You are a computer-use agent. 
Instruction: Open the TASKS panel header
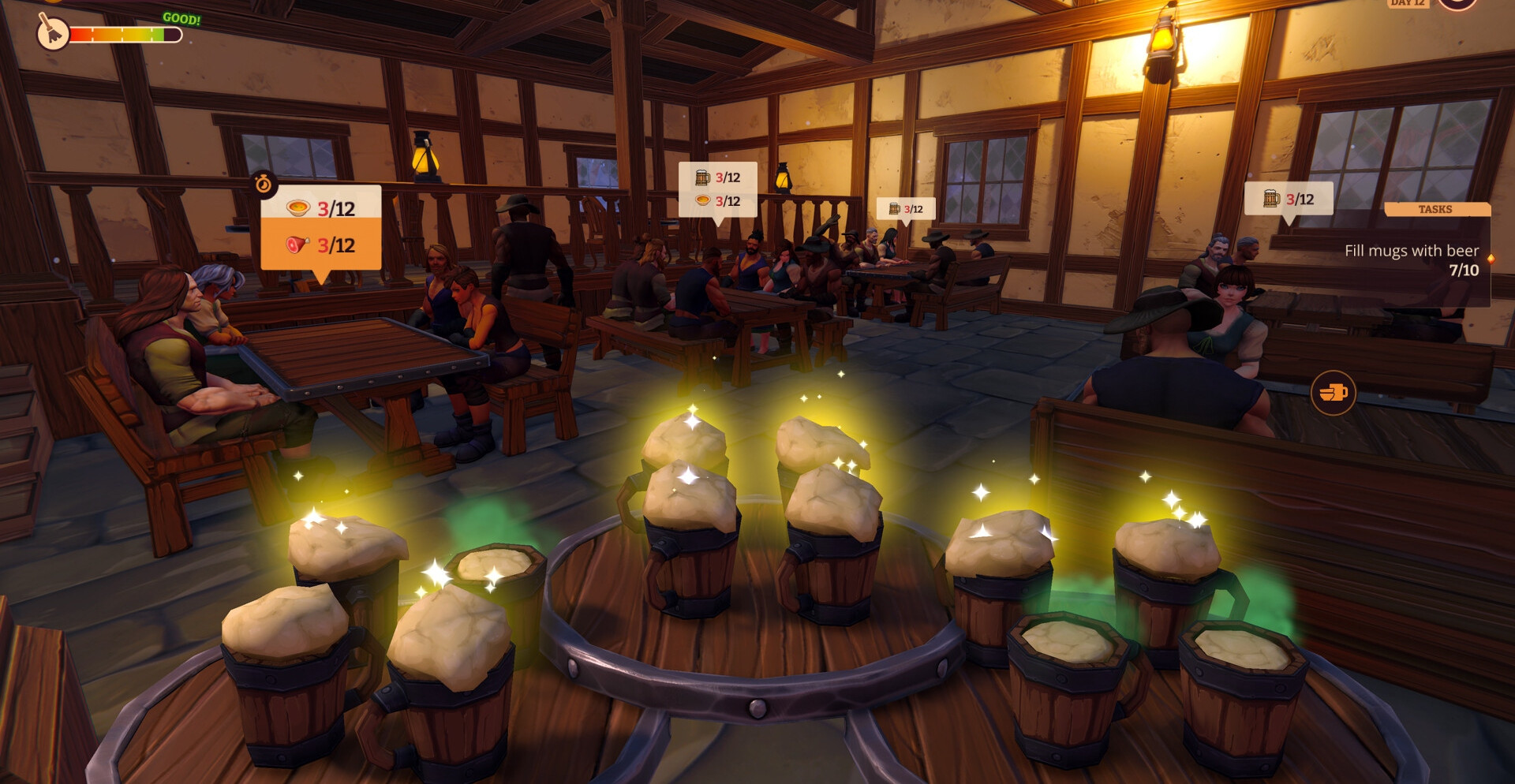coord(1436,209)
